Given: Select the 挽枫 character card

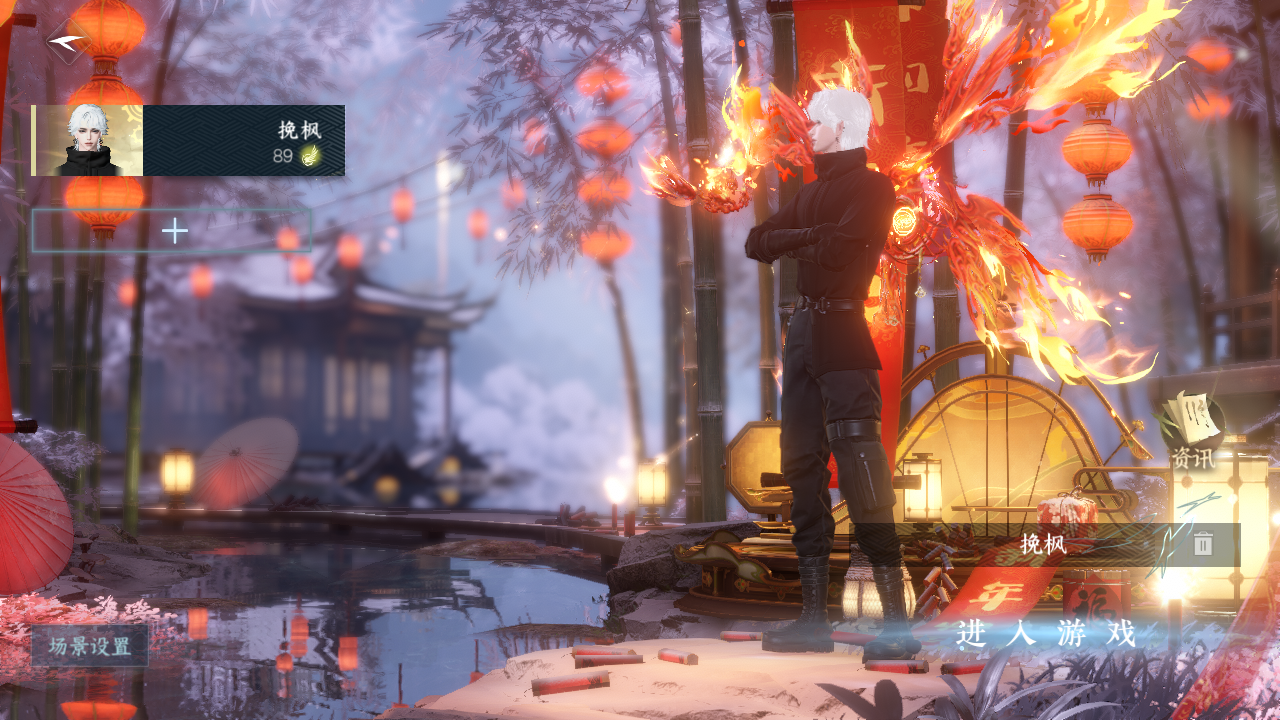Looking at the screenshot, I should 189,140.
